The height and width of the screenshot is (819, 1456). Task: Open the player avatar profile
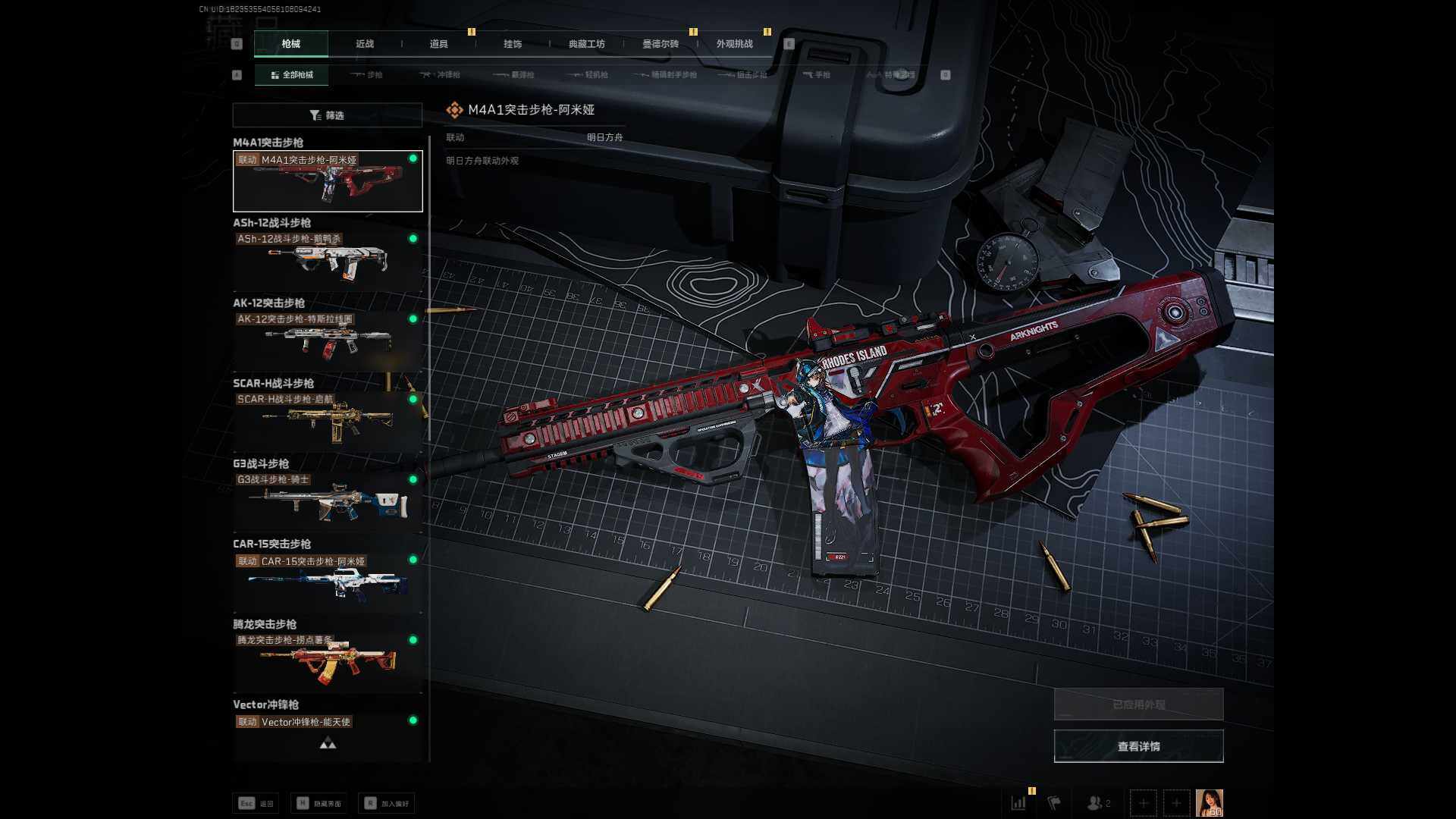(x=1209, y=802)
